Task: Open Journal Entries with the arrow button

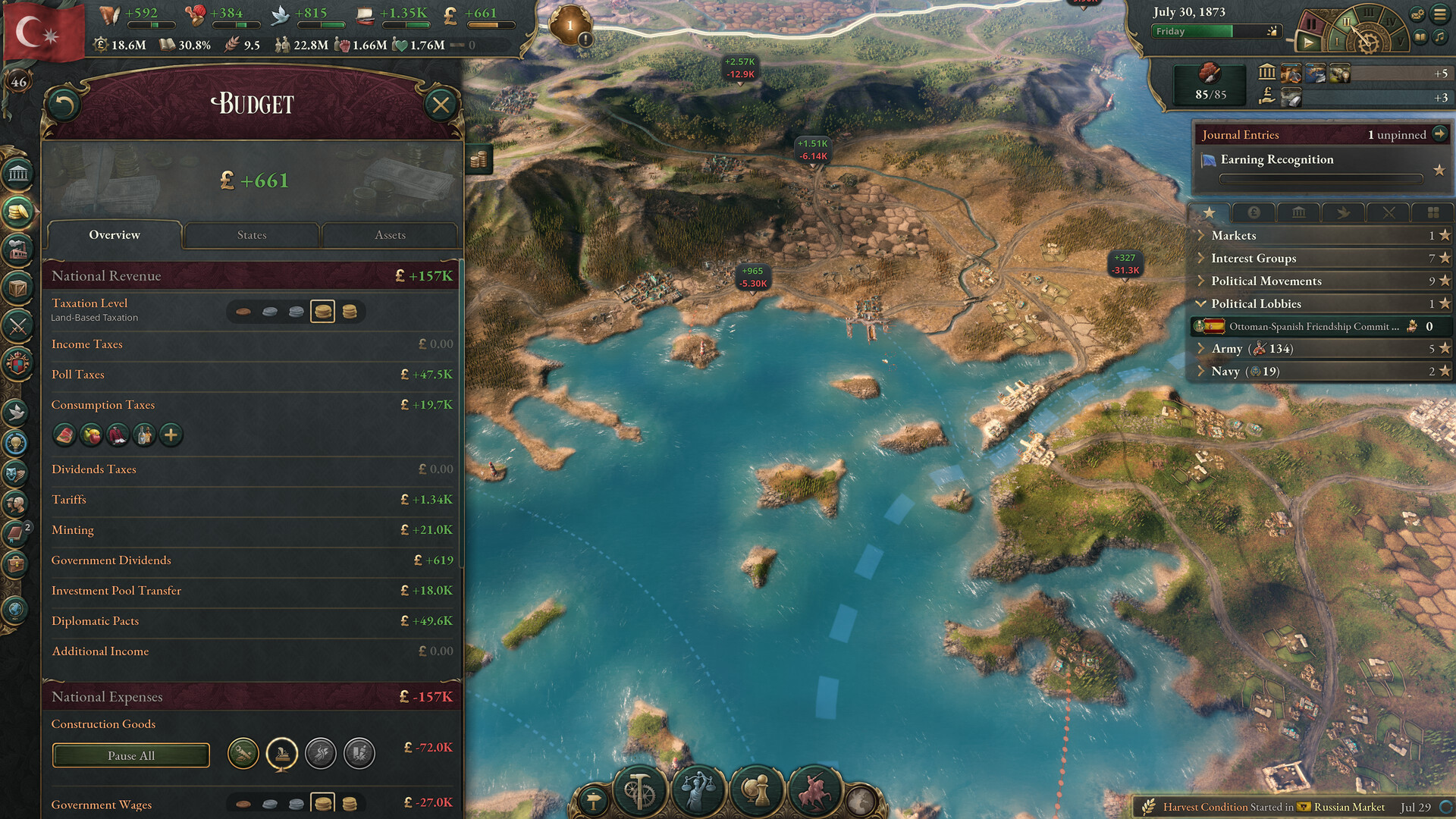Action: coord(1441,134)
